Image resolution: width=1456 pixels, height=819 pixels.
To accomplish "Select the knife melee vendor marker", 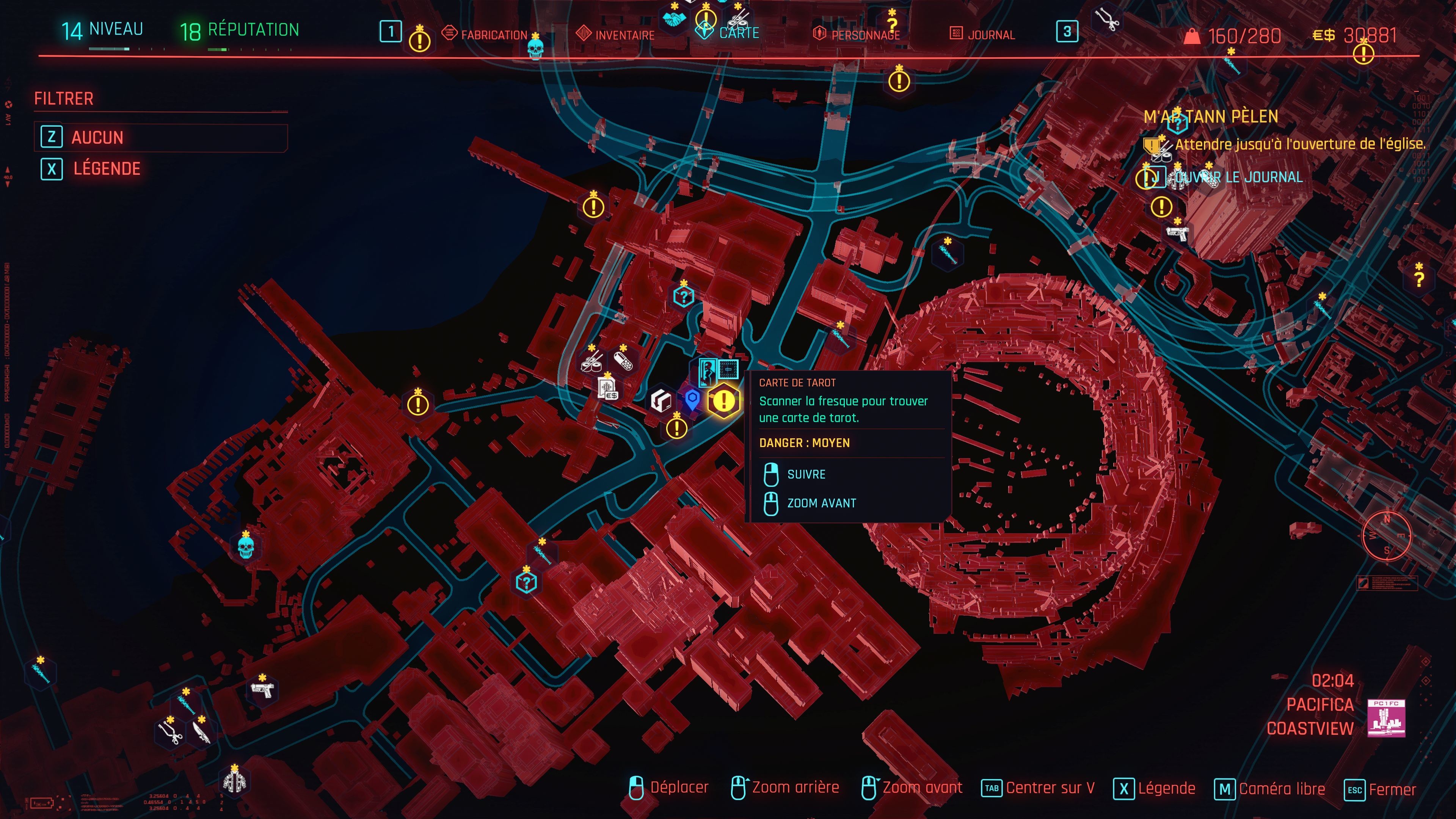I will coord(201,732).
